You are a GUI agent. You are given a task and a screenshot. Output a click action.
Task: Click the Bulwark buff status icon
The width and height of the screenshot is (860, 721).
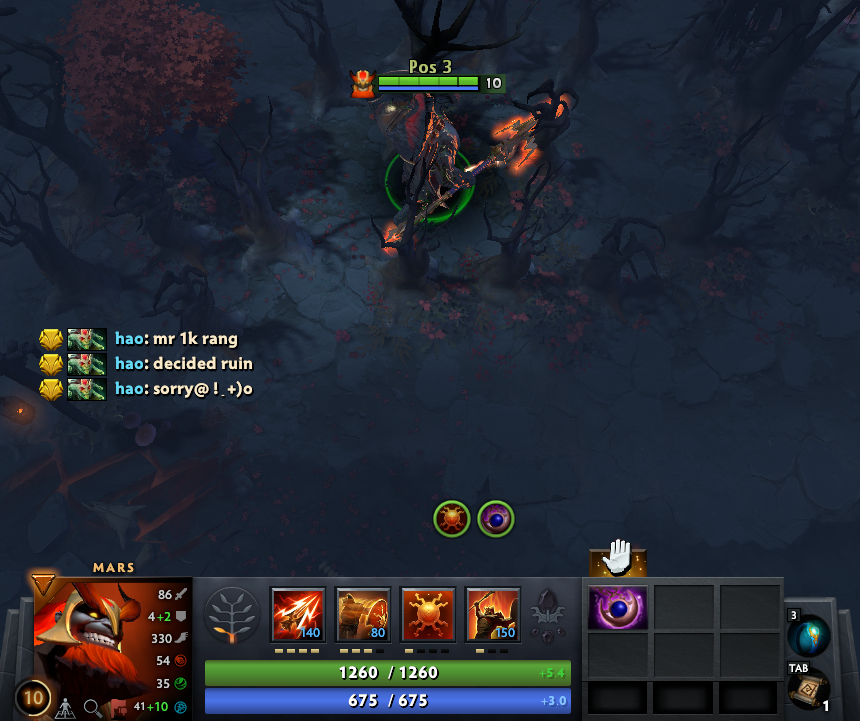(x=452, y=519)
